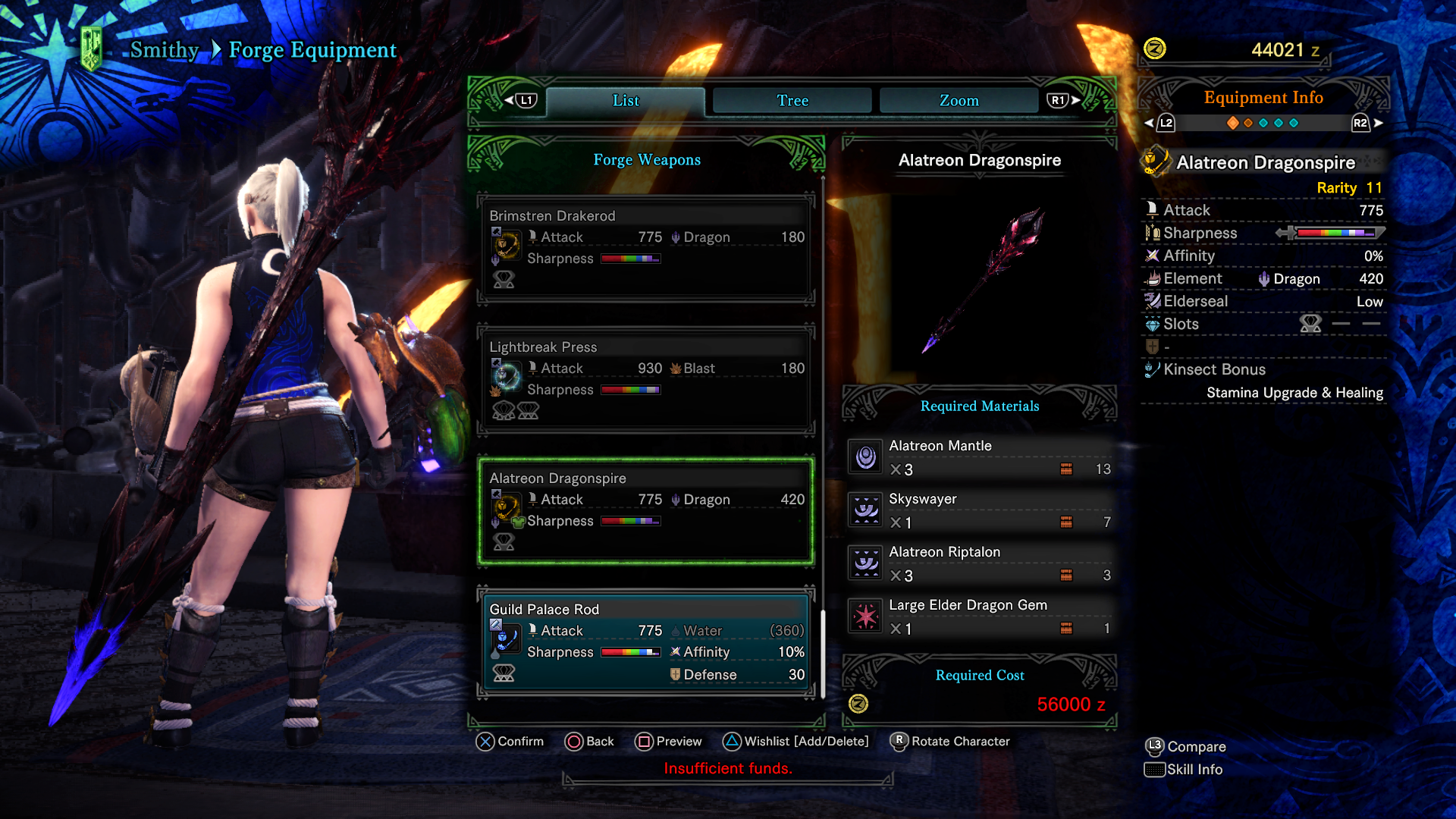The width and height of the screenshot is (1456, 819).
Task: Open the Compare equipment option
Action: click(1185, 747)
